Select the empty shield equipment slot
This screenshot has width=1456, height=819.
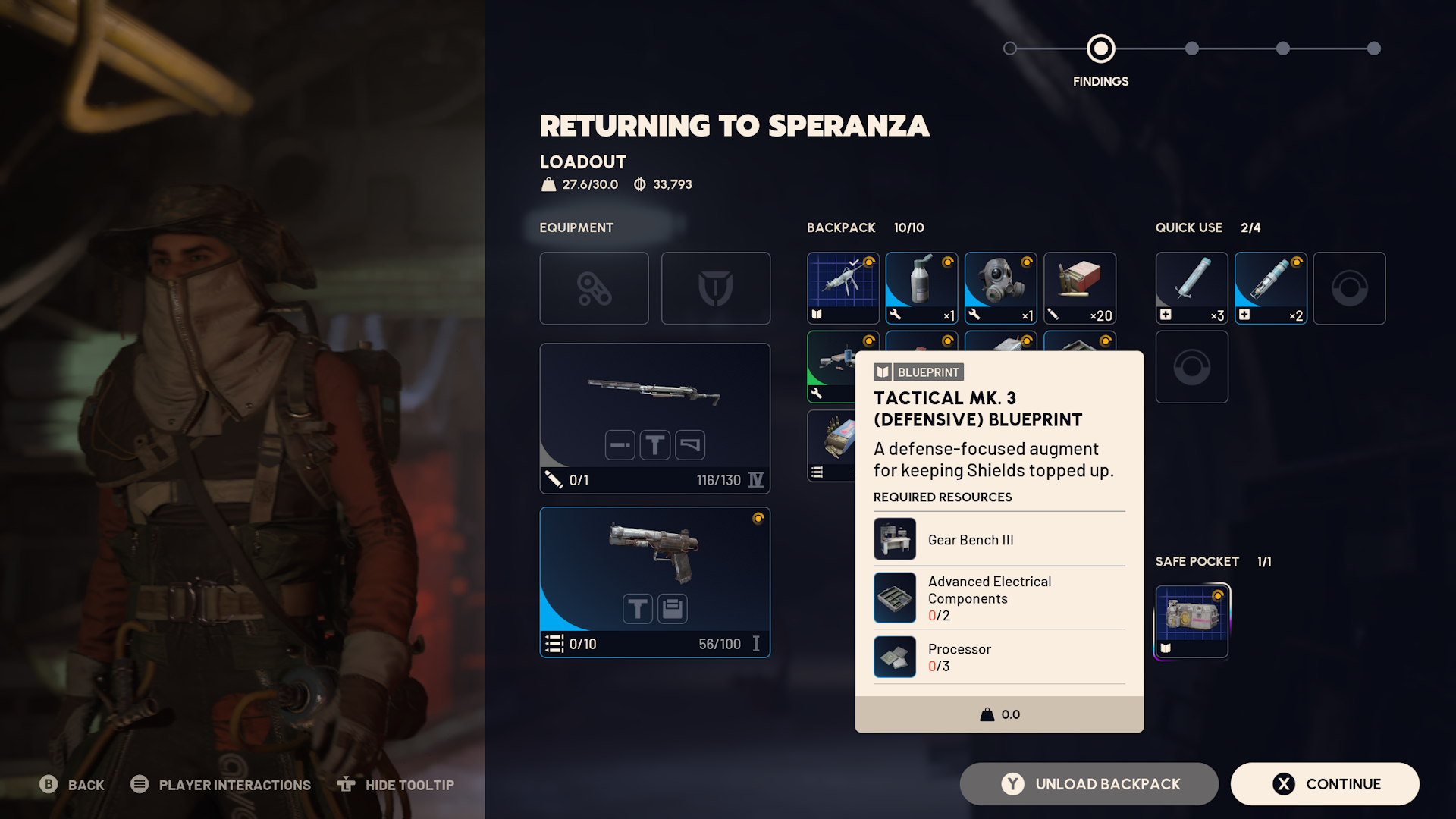pos(715,288)
